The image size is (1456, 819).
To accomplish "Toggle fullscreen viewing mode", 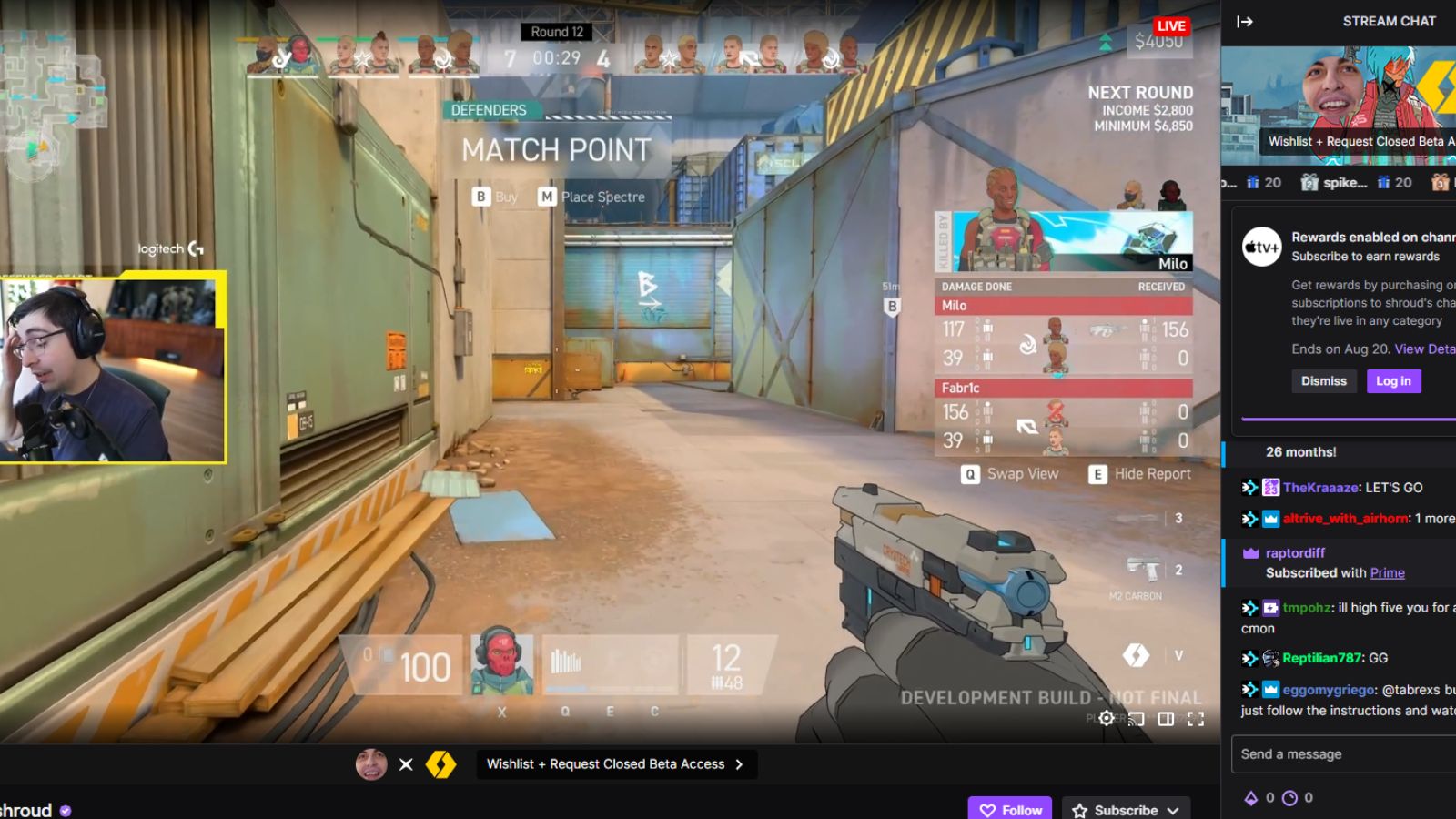I will (x=1196, y=719).
